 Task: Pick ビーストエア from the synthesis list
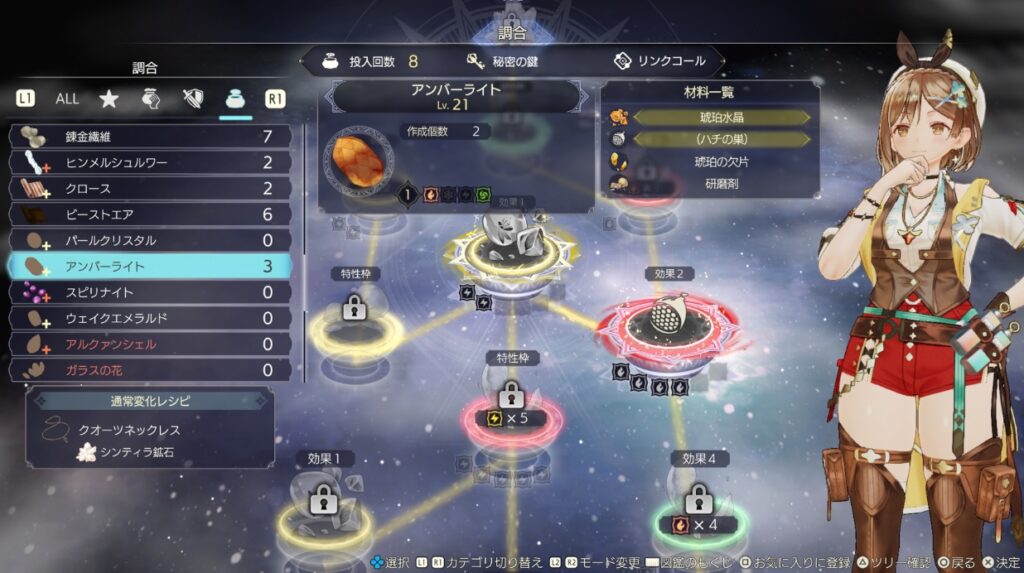150,214
